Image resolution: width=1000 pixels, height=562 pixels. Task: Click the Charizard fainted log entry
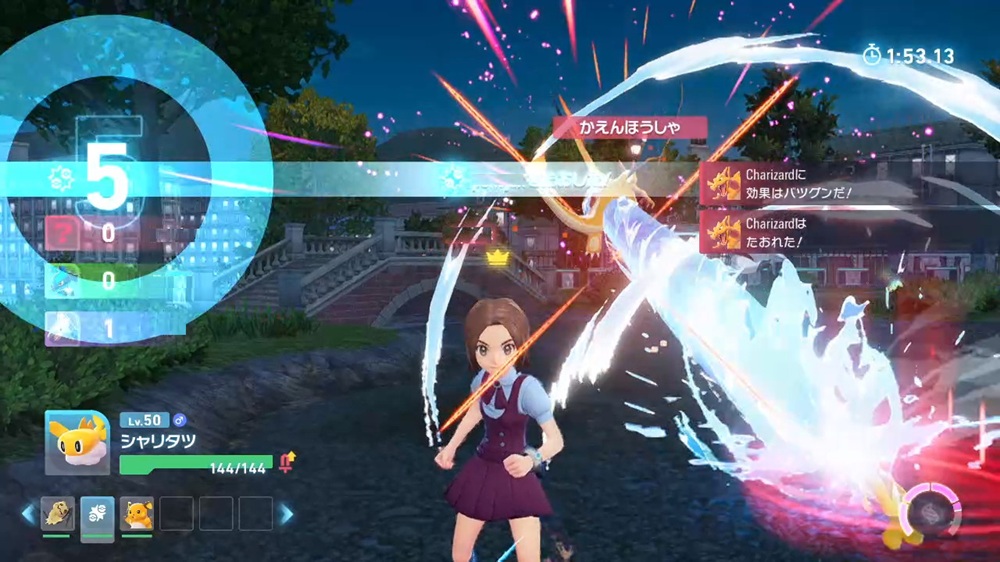[781, 233]
